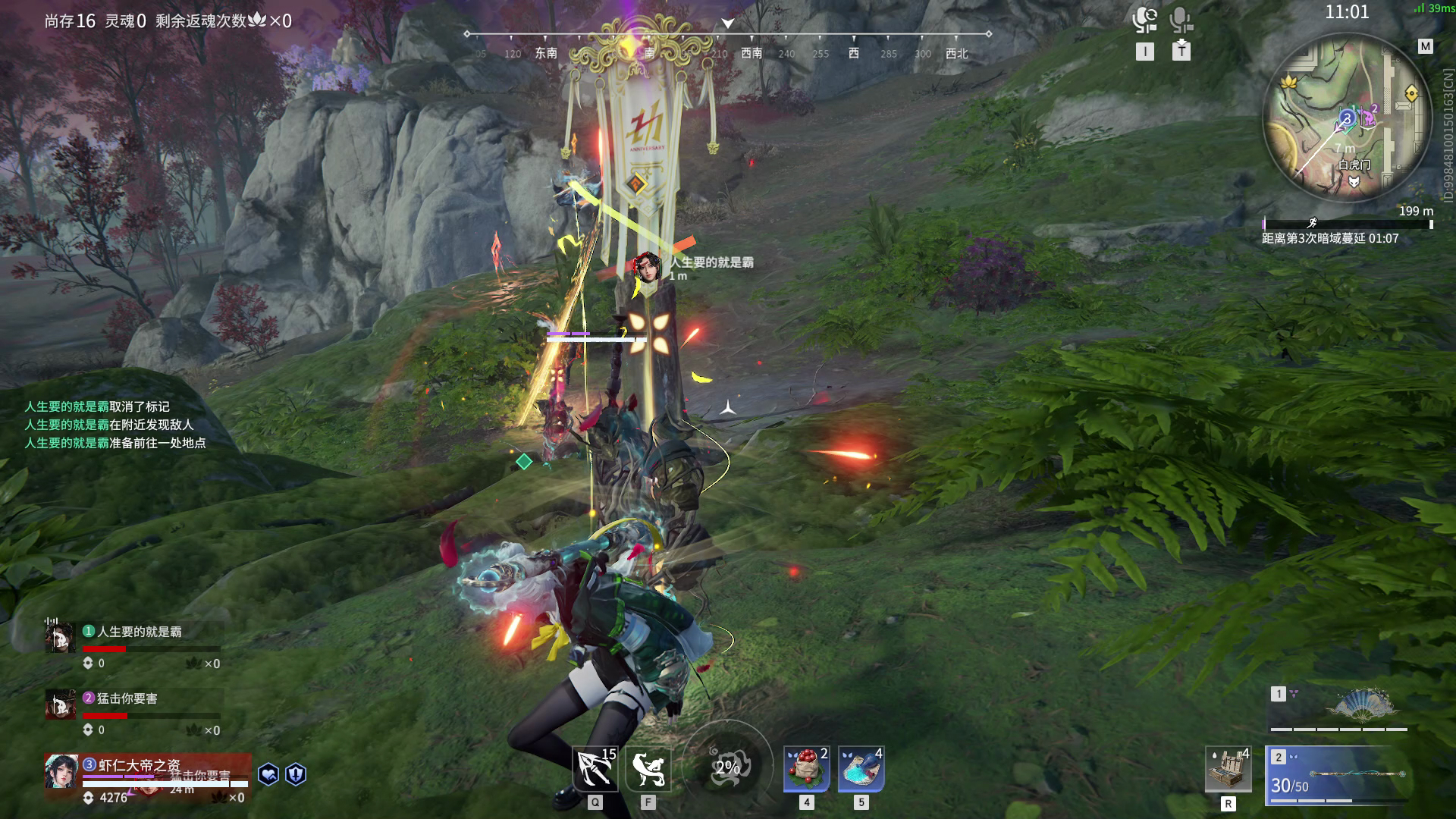Click the yellow diamond marker on minimap
1456x819 pixels.
(x=1411, y=93)
